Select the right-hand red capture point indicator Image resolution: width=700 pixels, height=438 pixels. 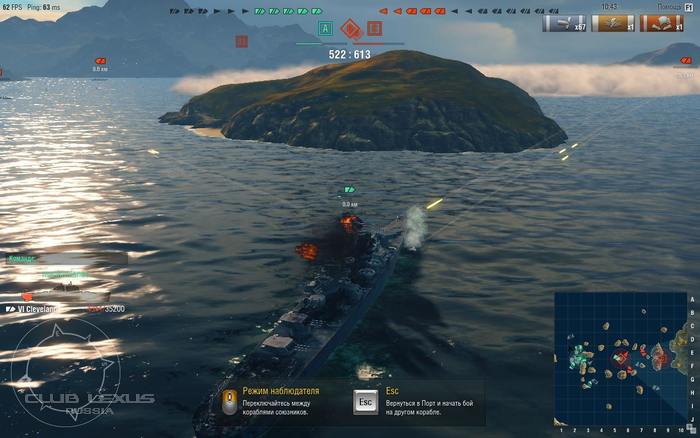(x=375, y=28)
